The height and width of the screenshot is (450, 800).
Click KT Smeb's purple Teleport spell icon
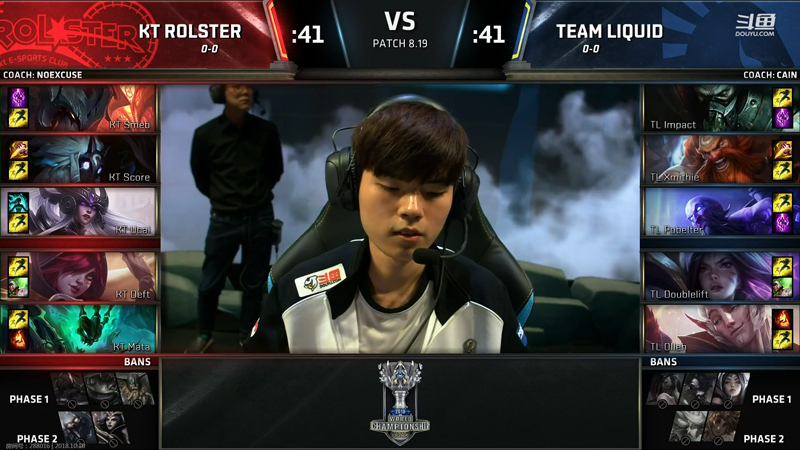[18, 98]
